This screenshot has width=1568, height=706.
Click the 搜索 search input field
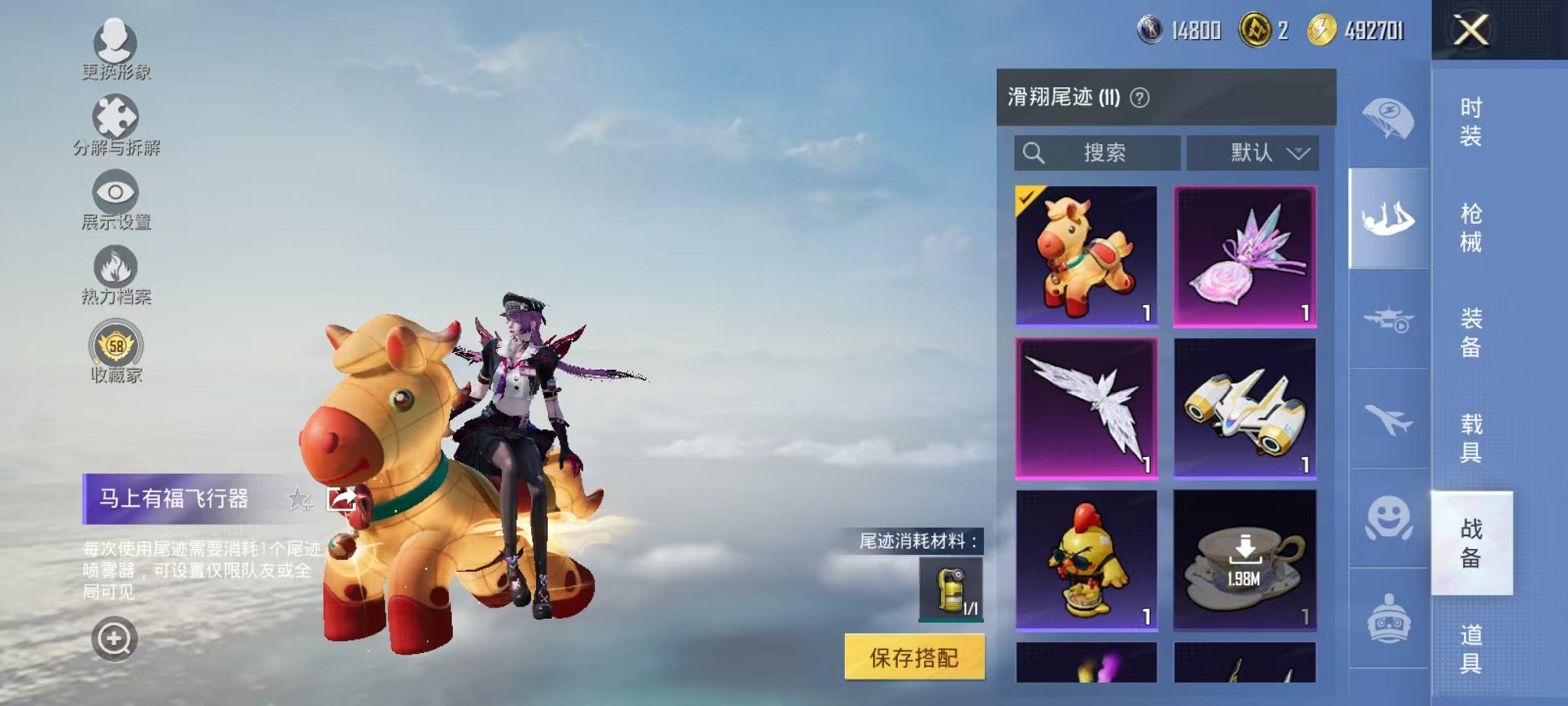[x=1099, y=152]
